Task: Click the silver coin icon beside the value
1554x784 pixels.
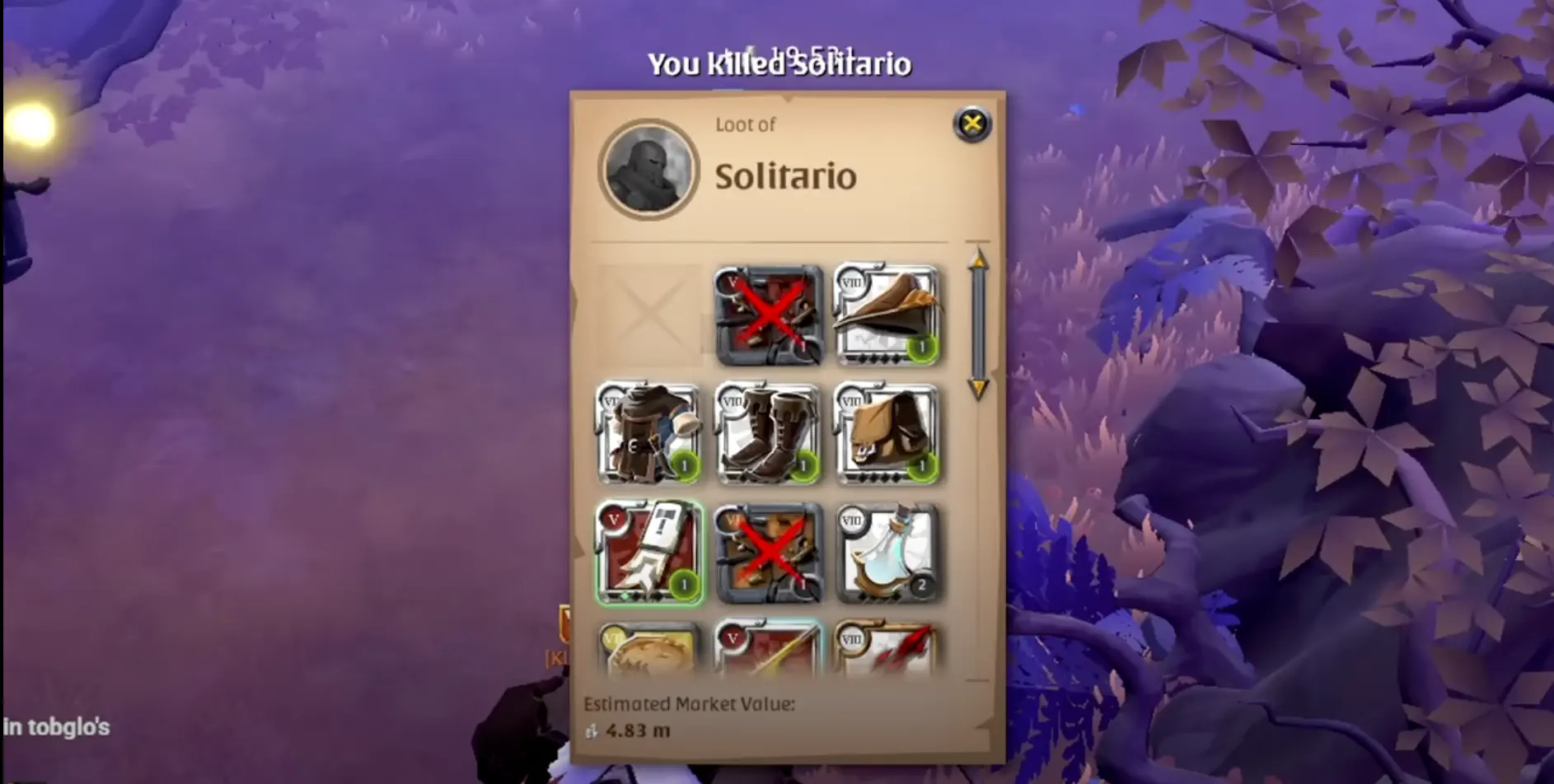Action: pyautogui.click(x=590, y=730)
